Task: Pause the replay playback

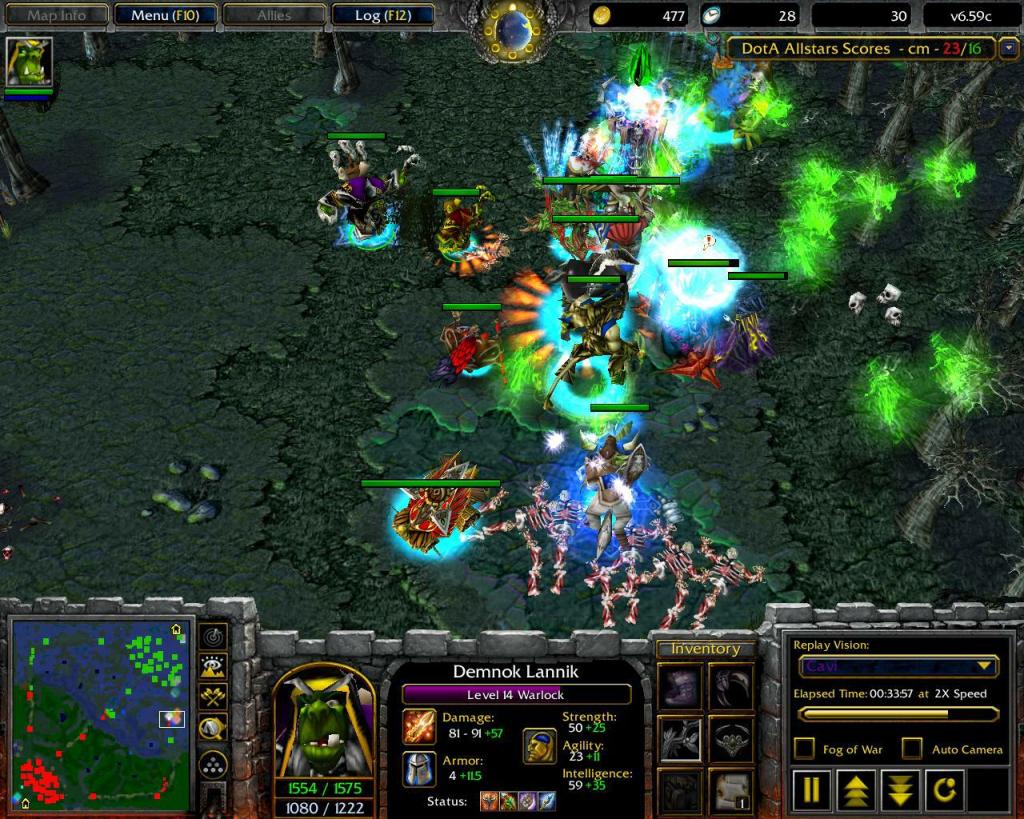Action: click(811, 789)
